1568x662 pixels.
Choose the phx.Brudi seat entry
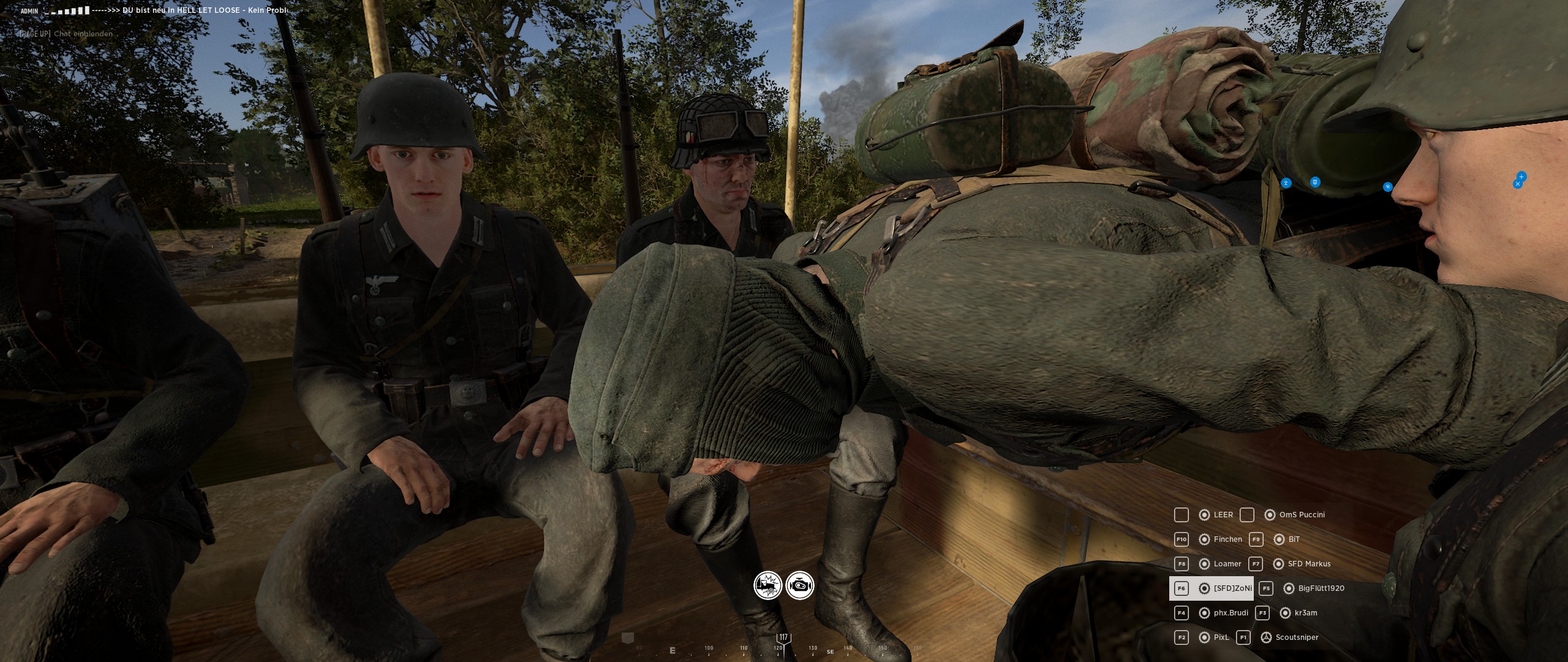pyautogui.click(x=1230, y=613)
